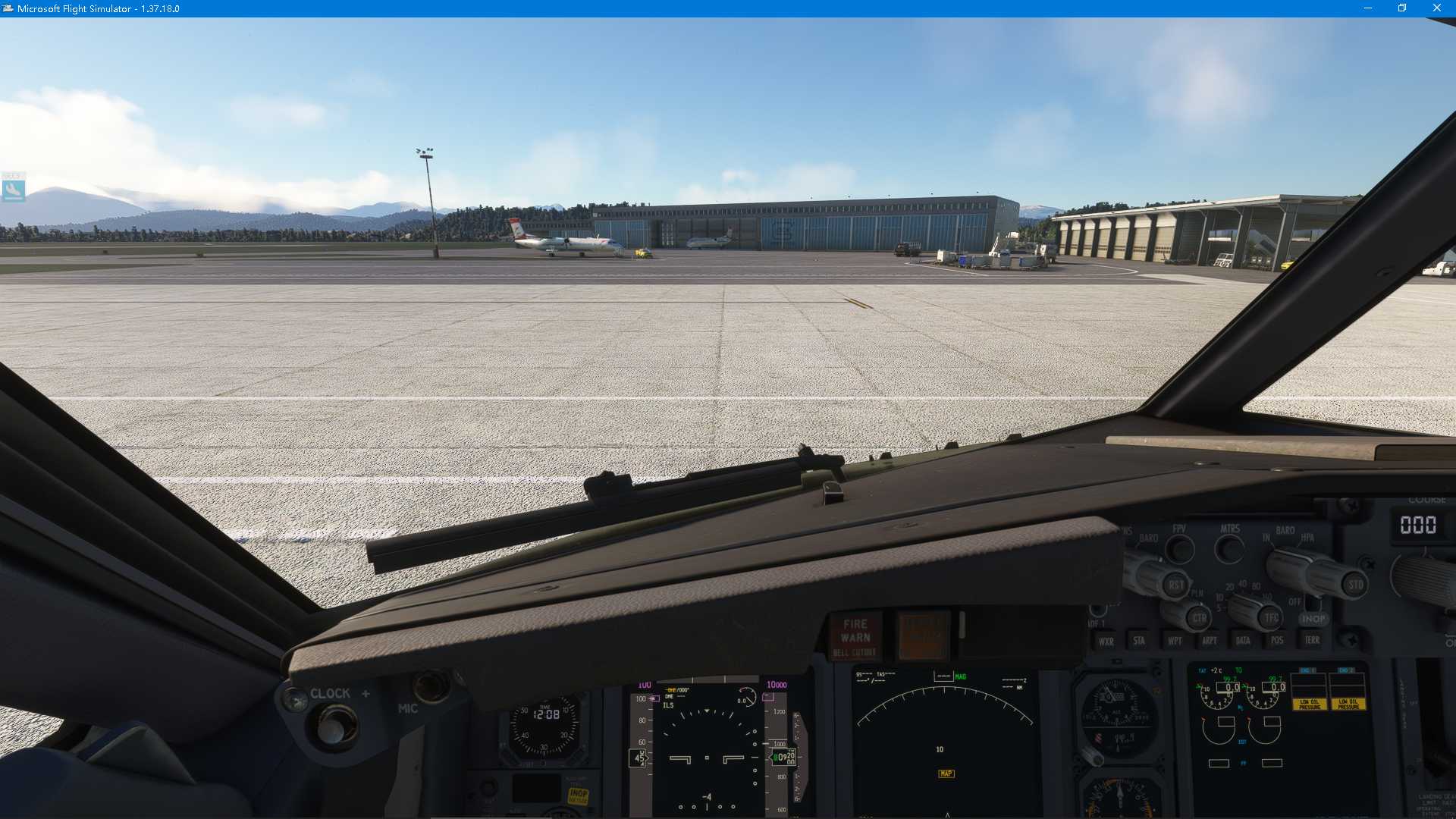Click the COURSE readout showing 000
Image resolution: width=1456 pixels, height=819 pixels.
(1420, 525)
